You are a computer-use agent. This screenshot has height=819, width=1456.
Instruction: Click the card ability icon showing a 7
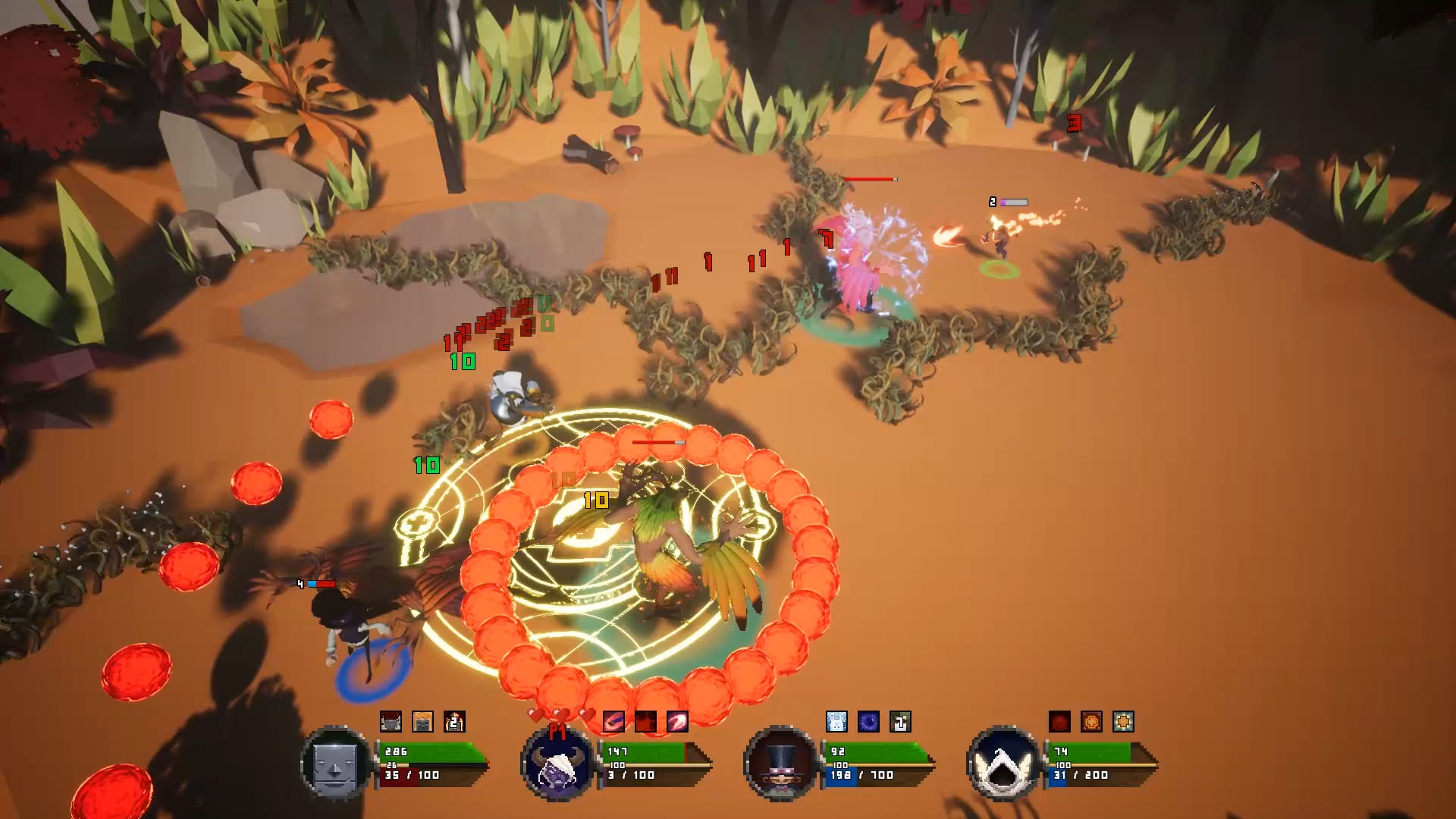click(899, 721)
